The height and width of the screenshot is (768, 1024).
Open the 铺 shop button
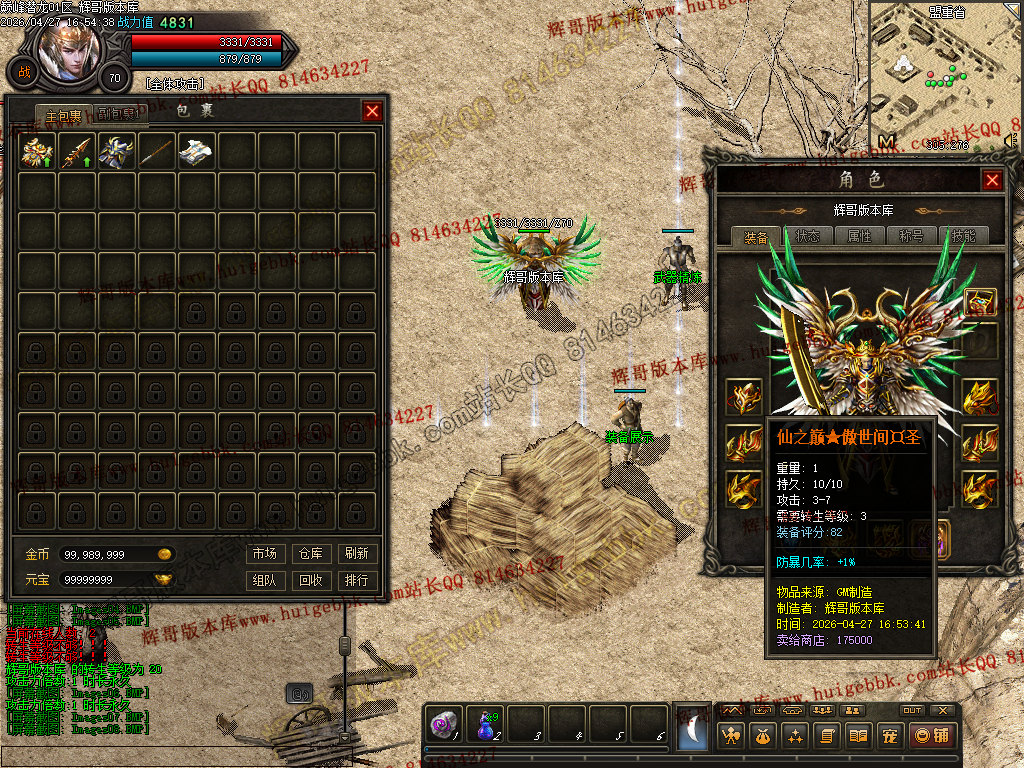(932, 736)
